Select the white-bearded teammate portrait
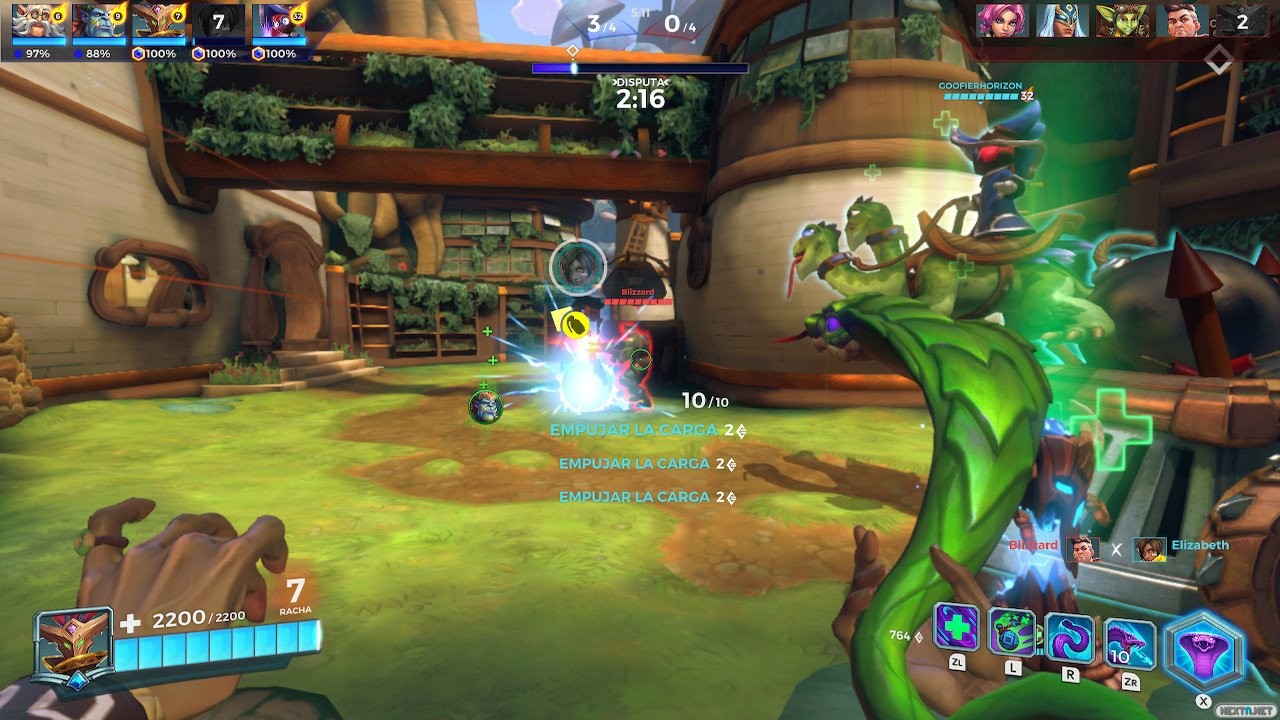Image resolution: width=1280 pixels, height=720 pixels. pos(40,21)
